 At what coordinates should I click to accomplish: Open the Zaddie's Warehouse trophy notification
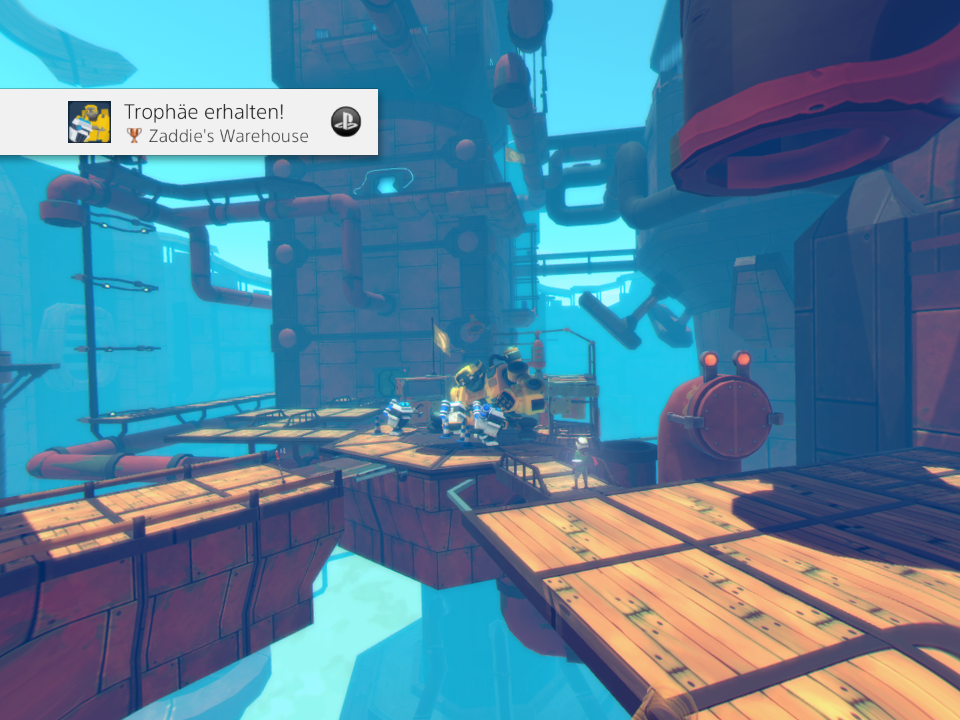tap(217, 122)
